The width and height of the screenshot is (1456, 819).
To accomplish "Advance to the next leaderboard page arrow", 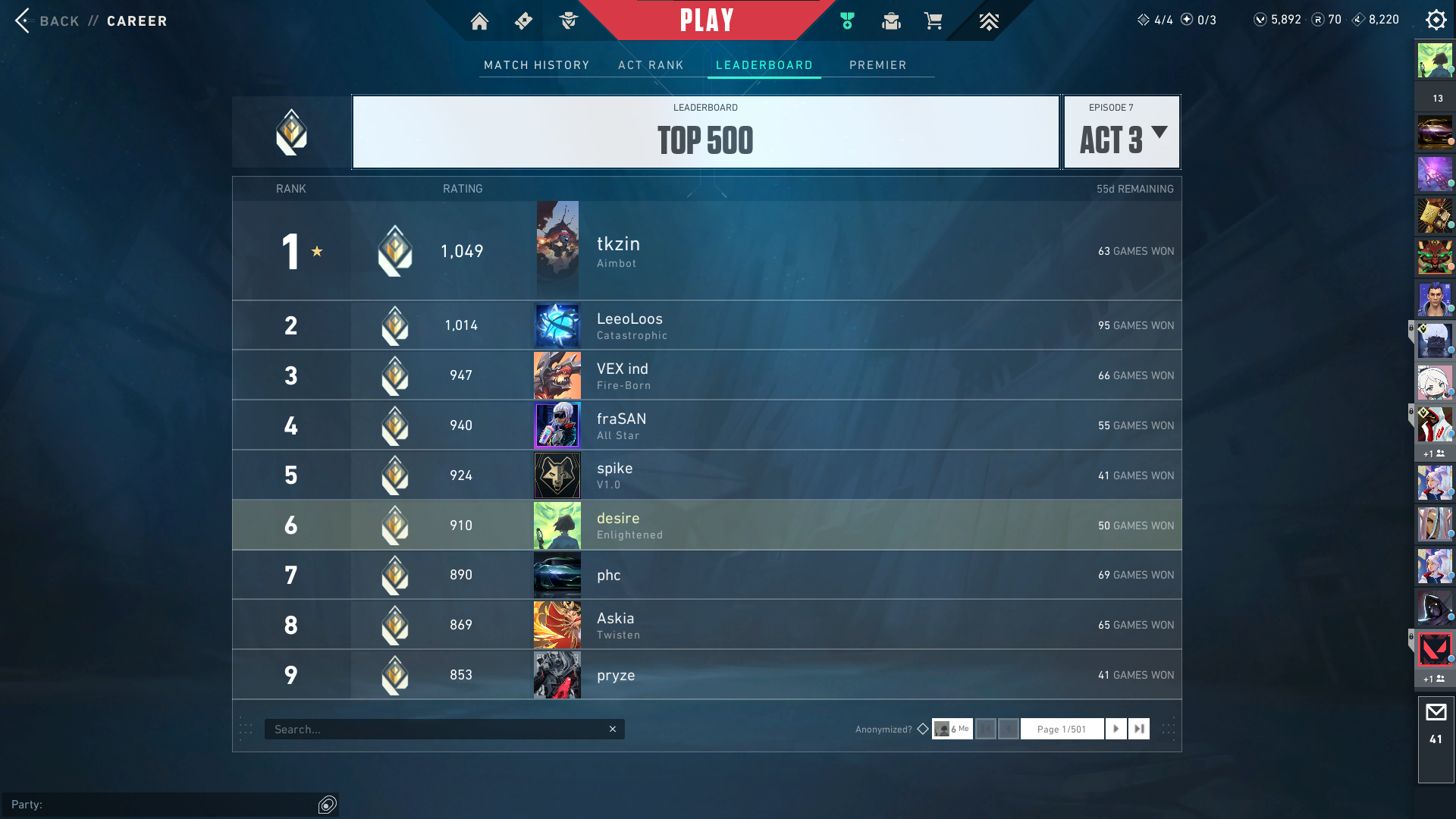I will tap(1116, 729).
